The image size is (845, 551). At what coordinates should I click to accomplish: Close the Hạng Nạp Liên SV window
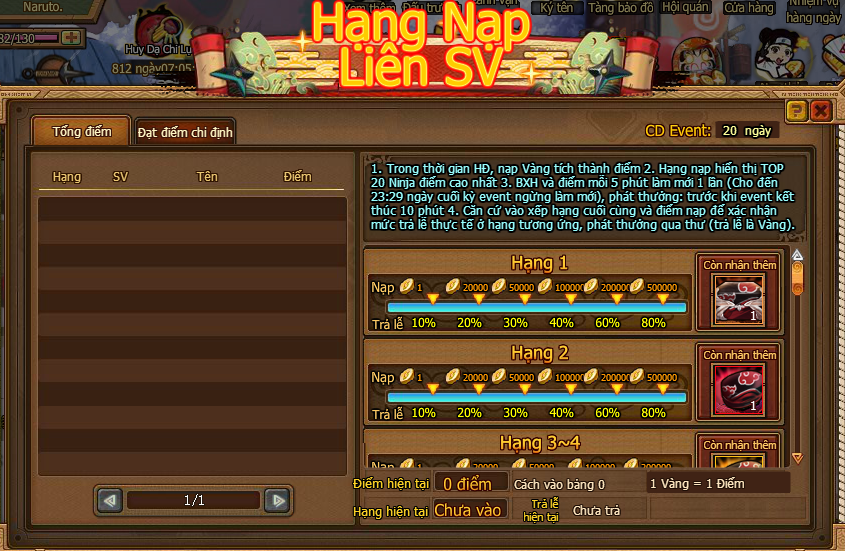pos(821,111)
